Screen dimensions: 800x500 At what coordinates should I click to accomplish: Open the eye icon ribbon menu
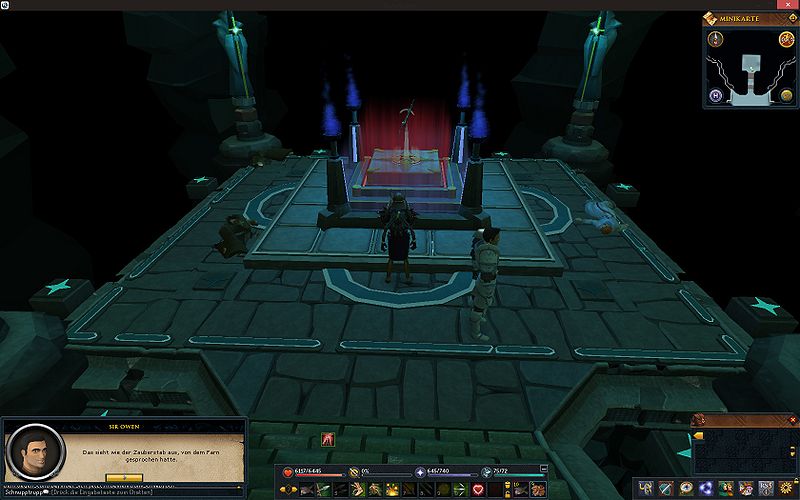point(688,488)
